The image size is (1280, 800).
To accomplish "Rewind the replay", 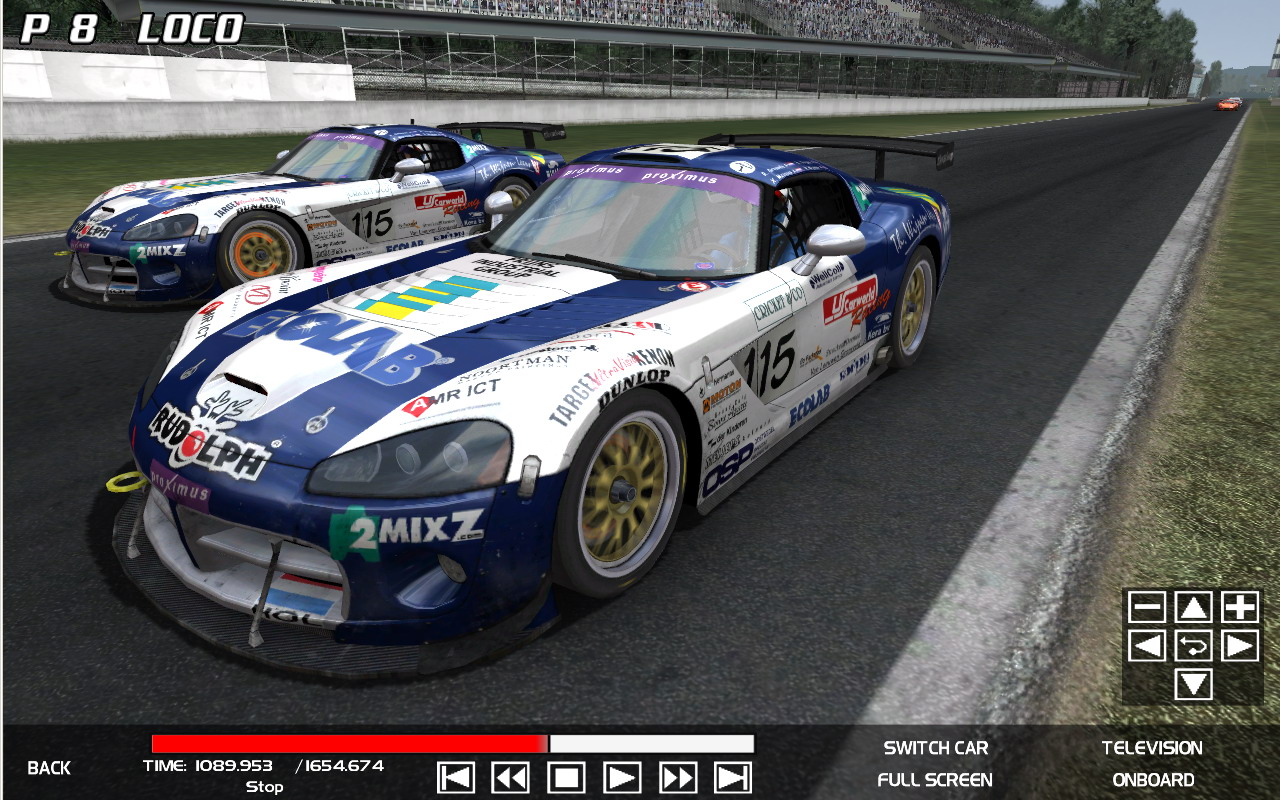I will (510, 777).
